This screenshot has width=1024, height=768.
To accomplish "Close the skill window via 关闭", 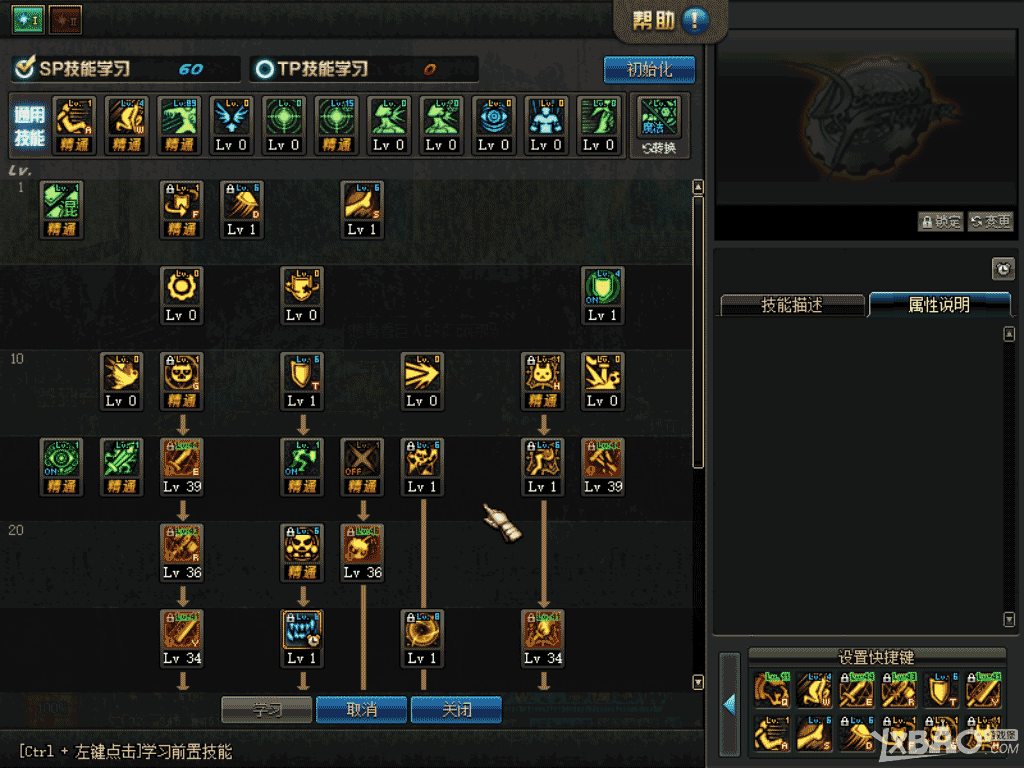I will [x=456, y=709].
